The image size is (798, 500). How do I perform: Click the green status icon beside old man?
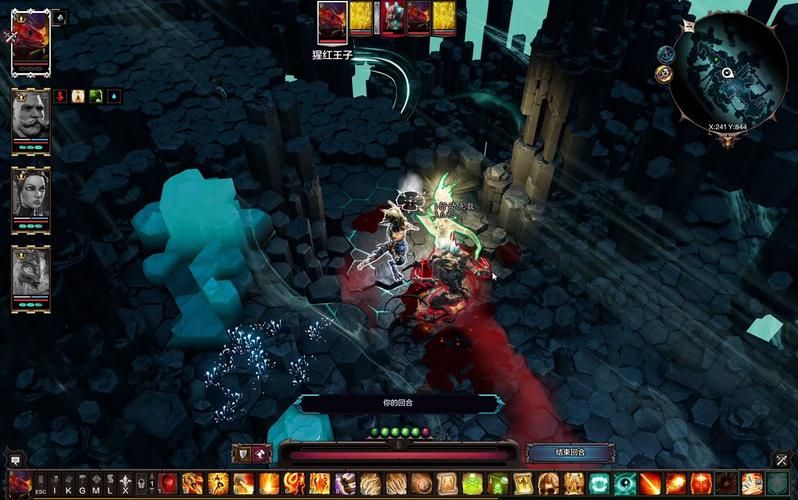tap(96, 96)
